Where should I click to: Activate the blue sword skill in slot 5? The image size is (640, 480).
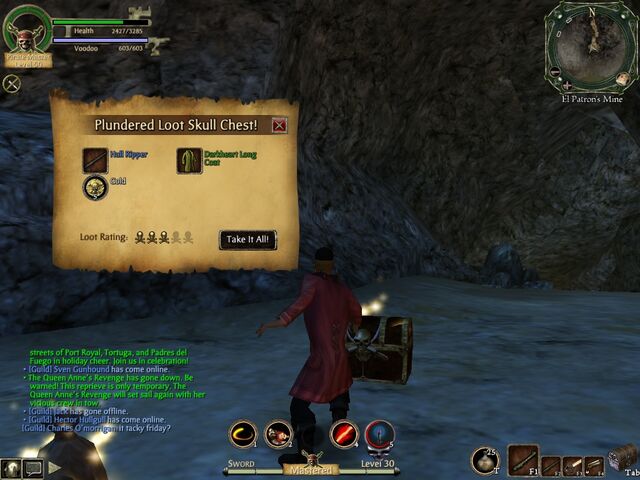[379, 434]
